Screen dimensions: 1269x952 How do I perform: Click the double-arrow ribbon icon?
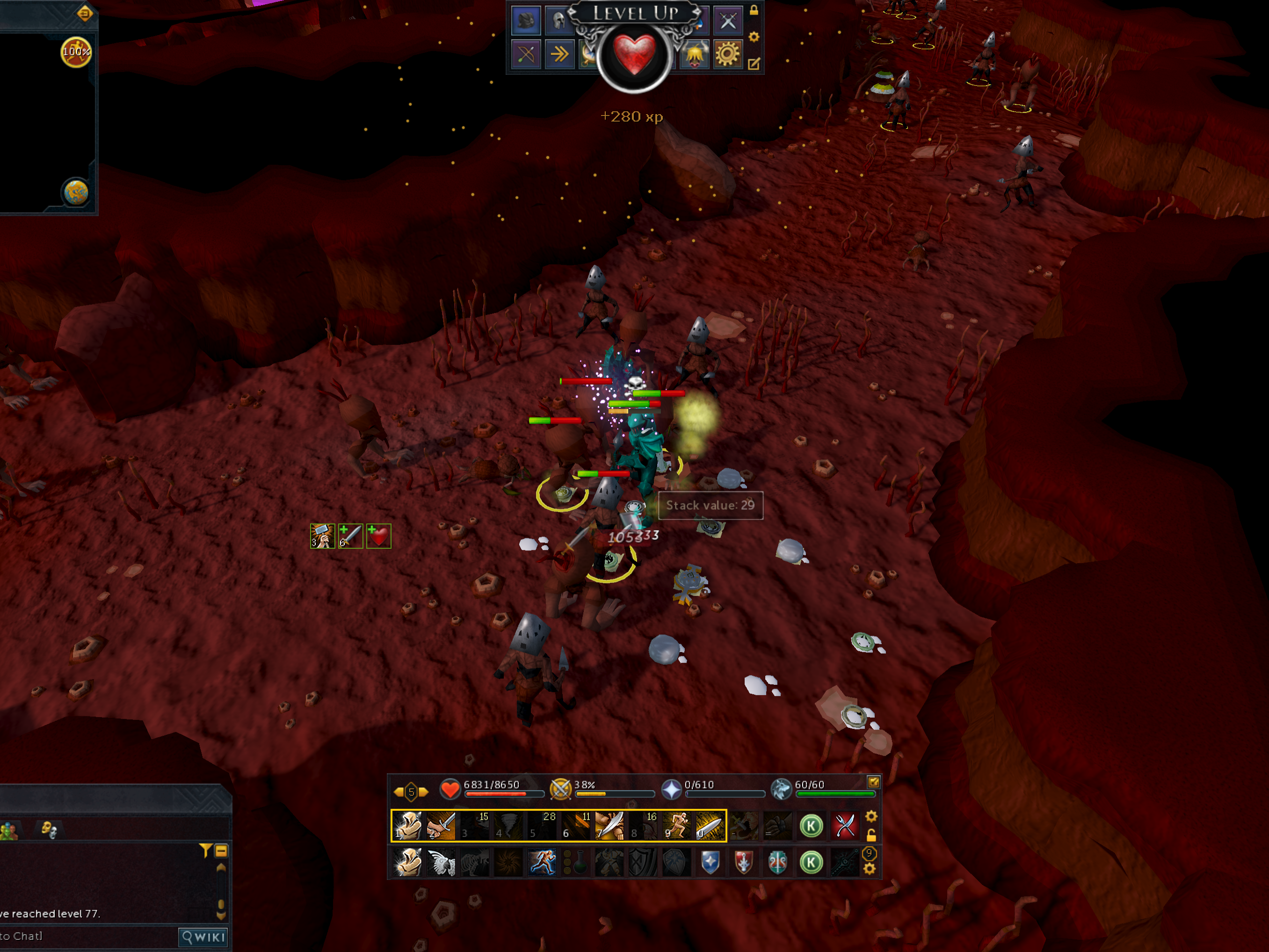click(x=559, y=55)
